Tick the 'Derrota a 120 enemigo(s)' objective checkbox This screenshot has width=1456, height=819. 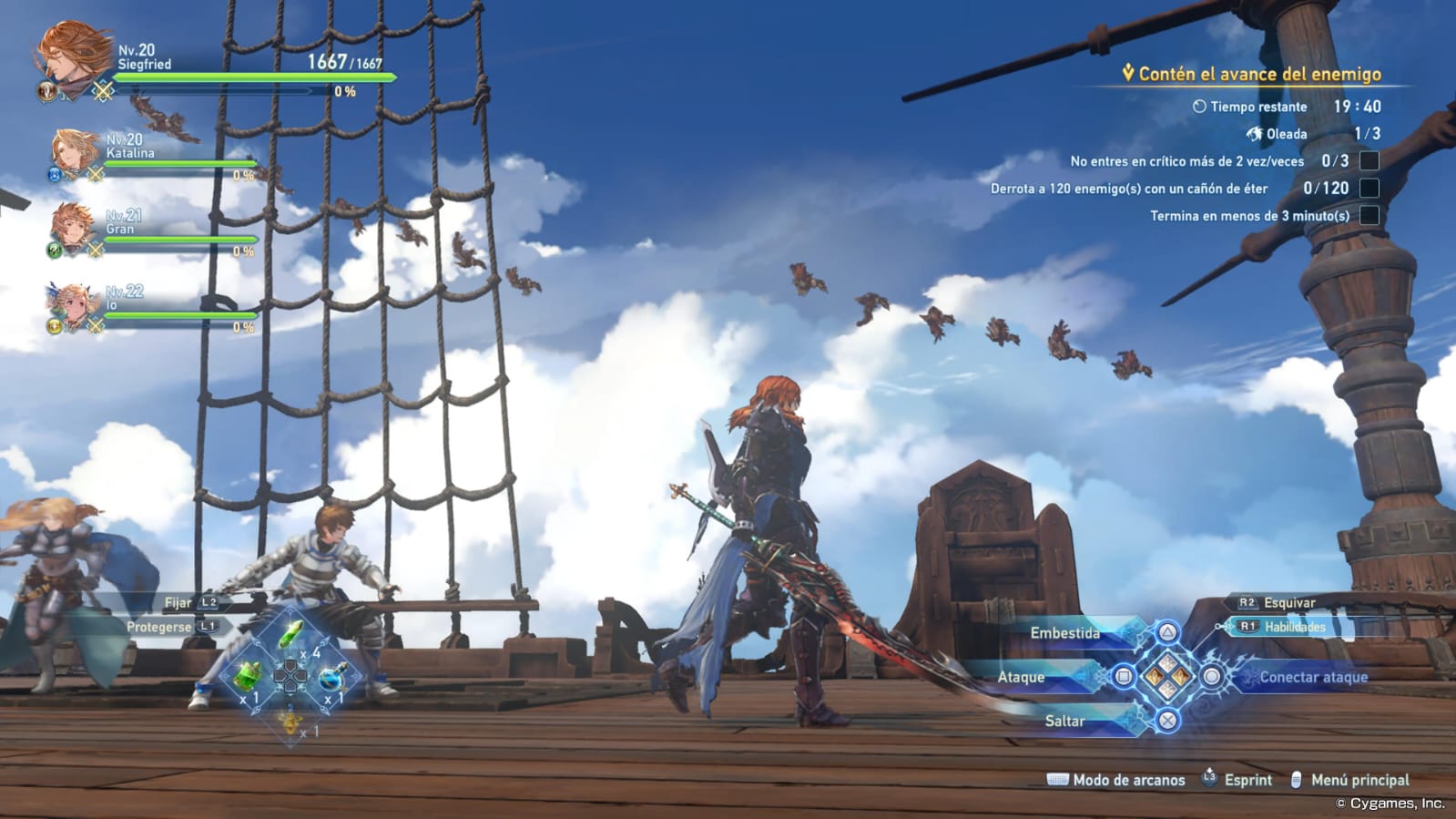(x=1369, y=189)
